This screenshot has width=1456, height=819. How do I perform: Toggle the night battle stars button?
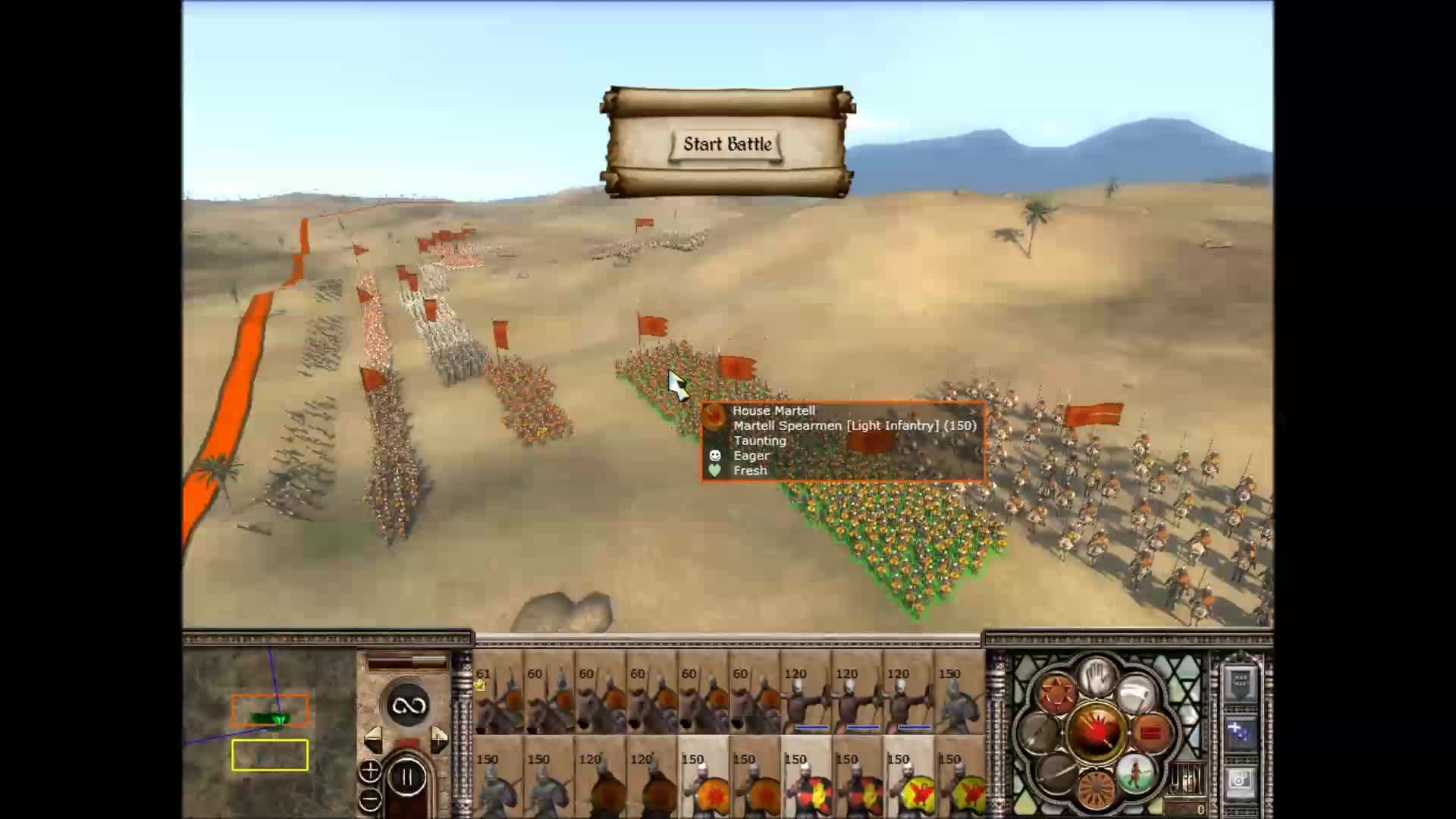click(x=1240, y=732)
